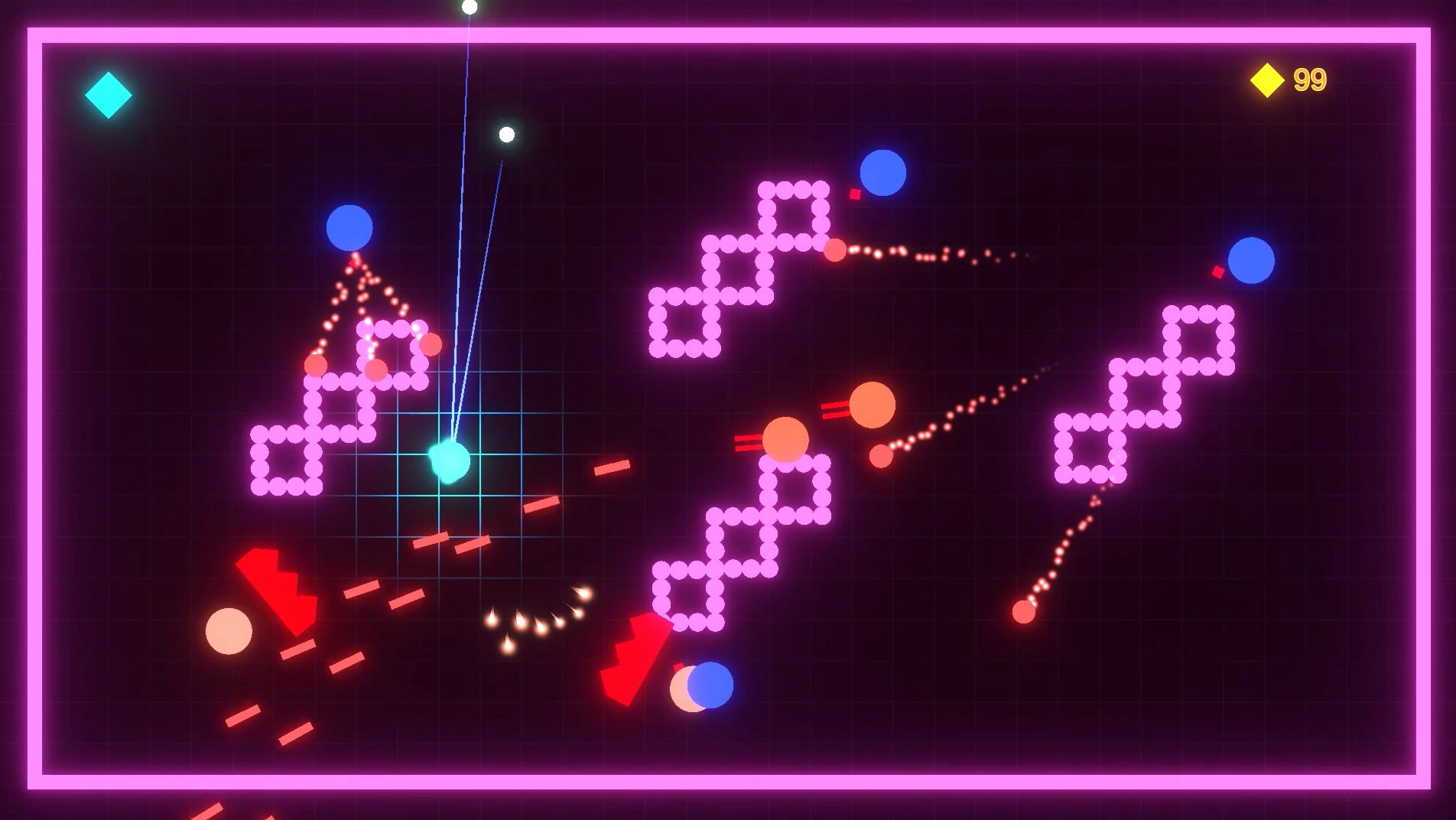Select the 99 score counter in the corner
Viewport: 1456px width, 820px height.
point(1309,78)
